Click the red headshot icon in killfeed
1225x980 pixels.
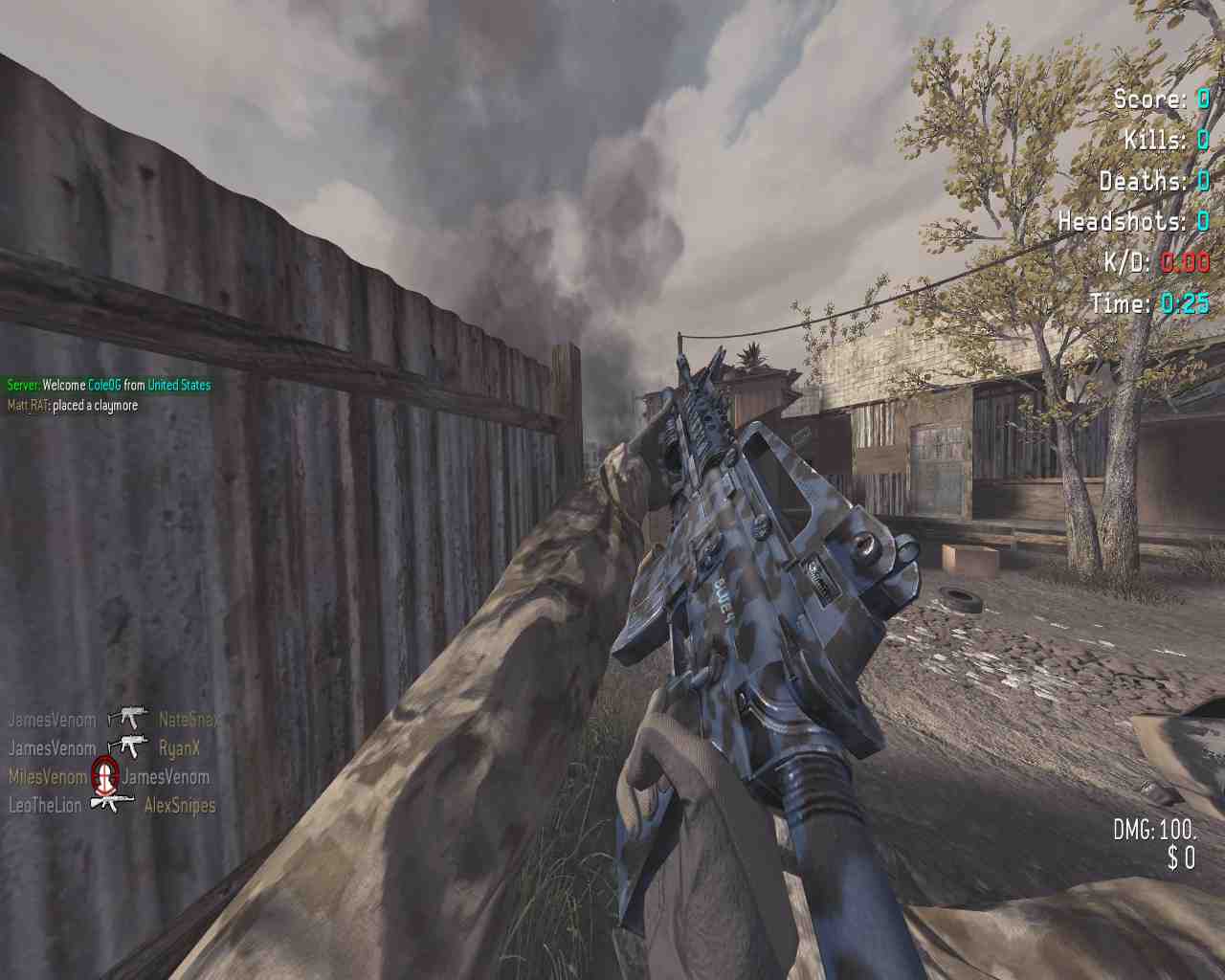104,773
